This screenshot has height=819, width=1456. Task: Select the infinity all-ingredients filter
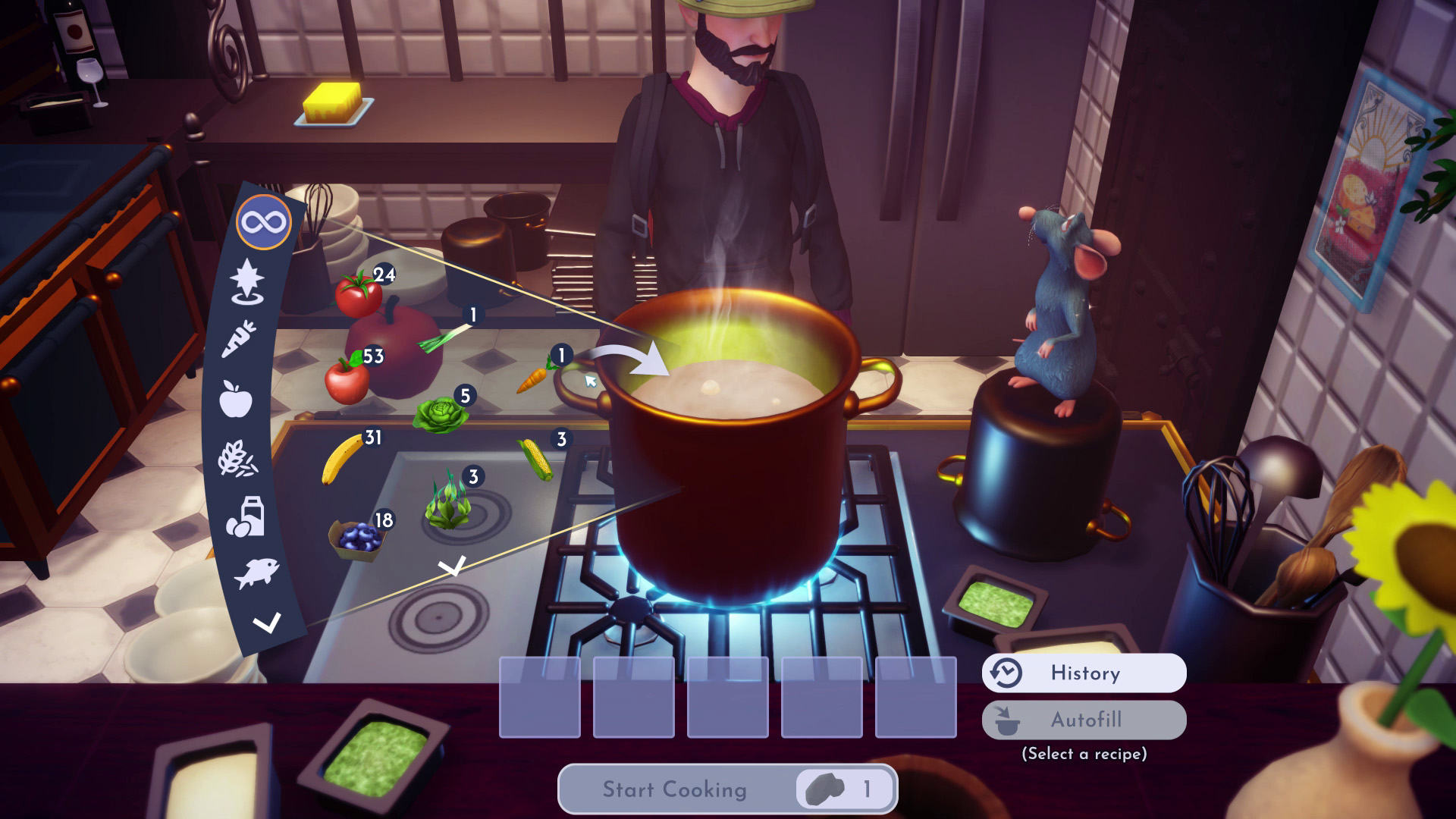(264, 222)
